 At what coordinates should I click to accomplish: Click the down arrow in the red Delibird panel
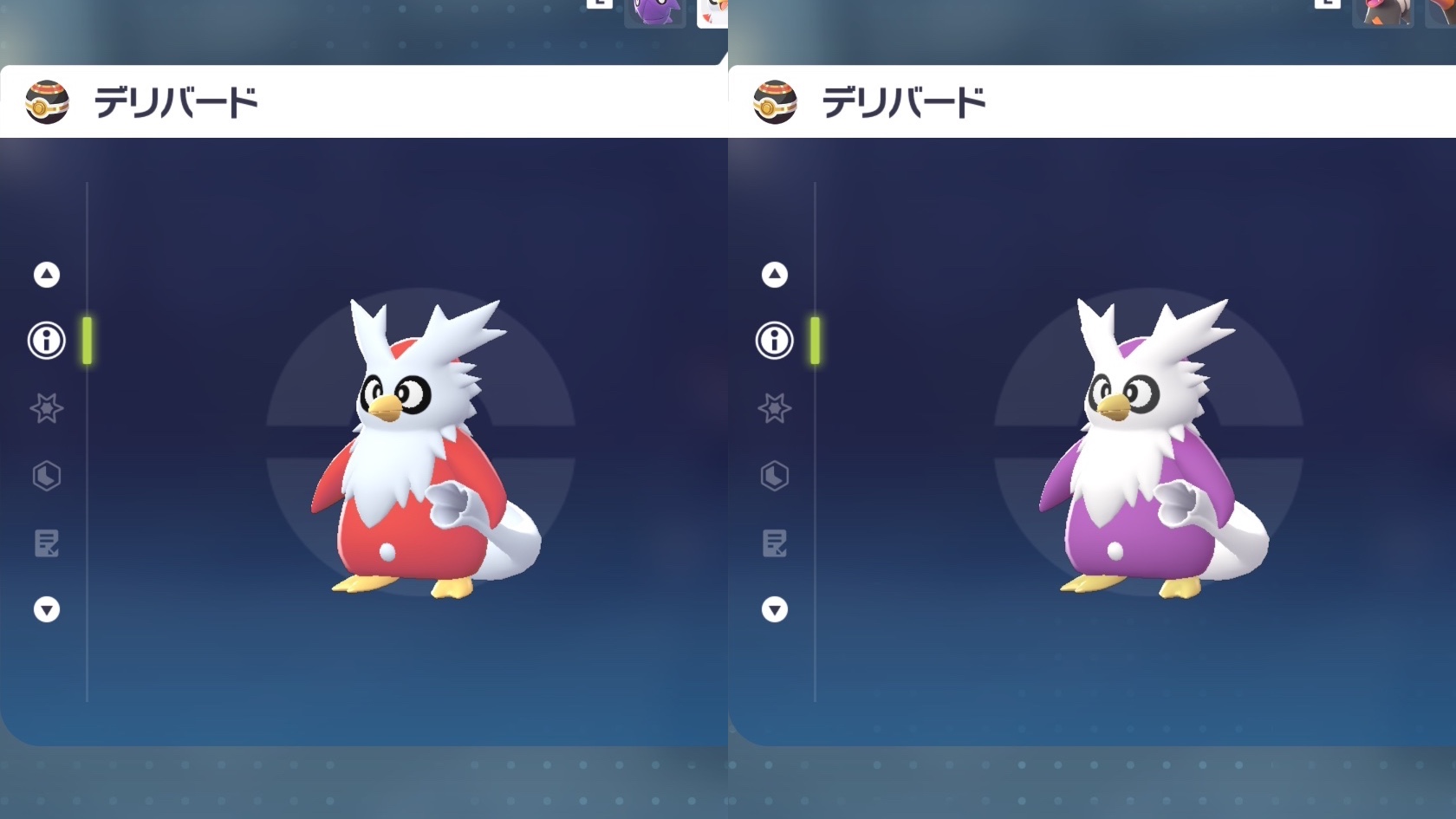click(47, 610)
